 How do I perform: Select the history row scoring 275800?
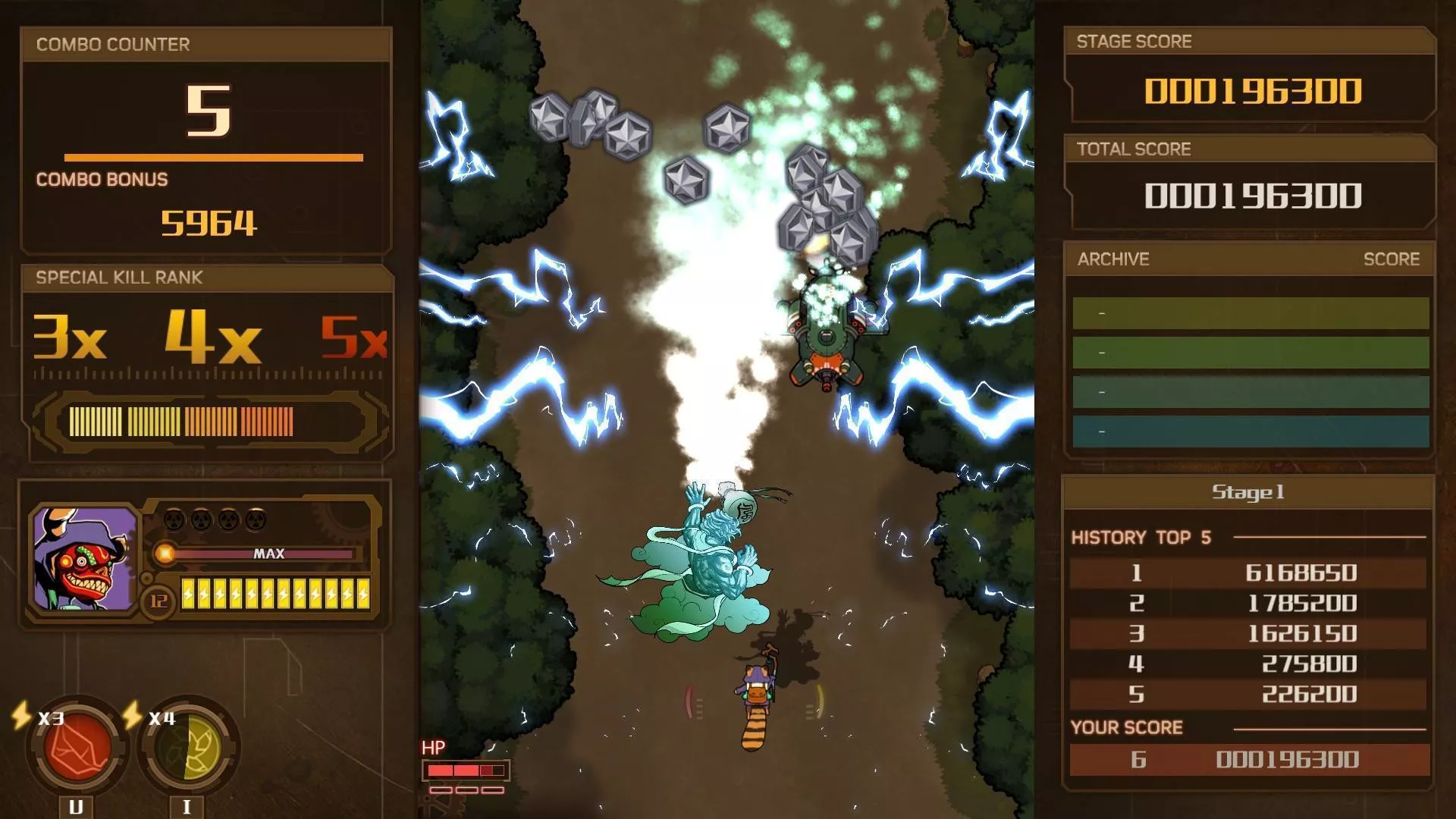(1247, 664)
